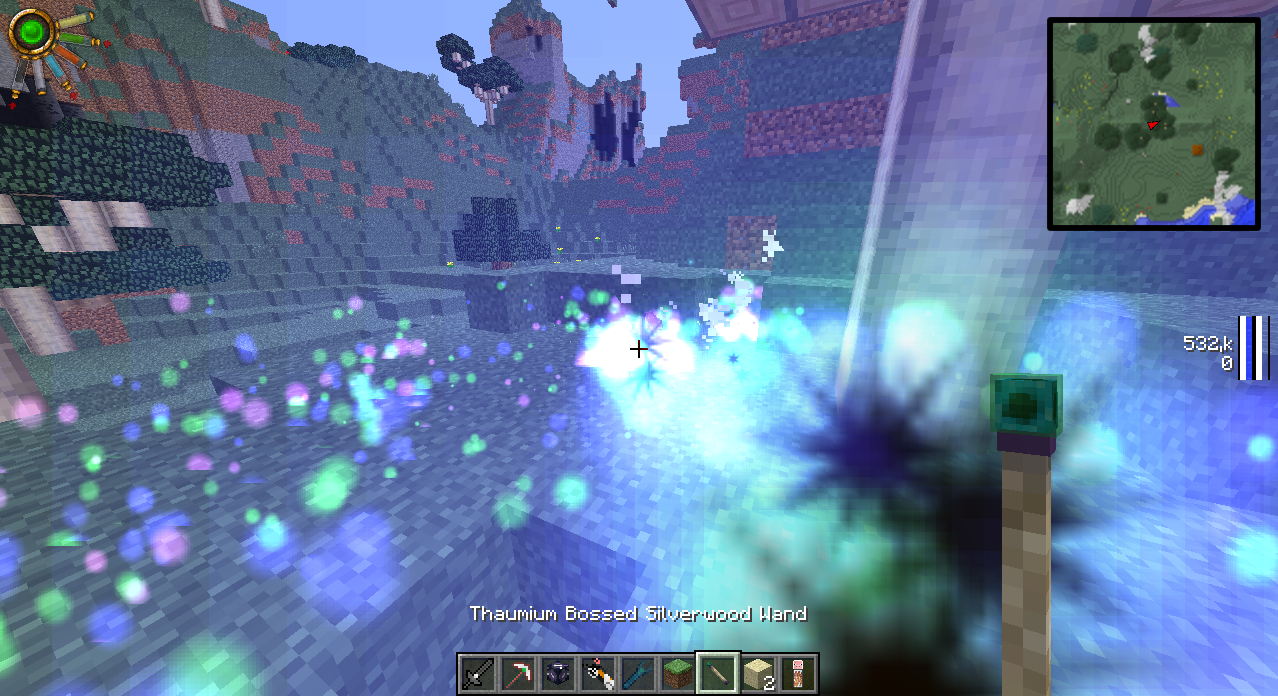This screenshot has height=696, width=1278.
Task: Select the pink-topped jar hotbar slot
Action: click(798, 674)
